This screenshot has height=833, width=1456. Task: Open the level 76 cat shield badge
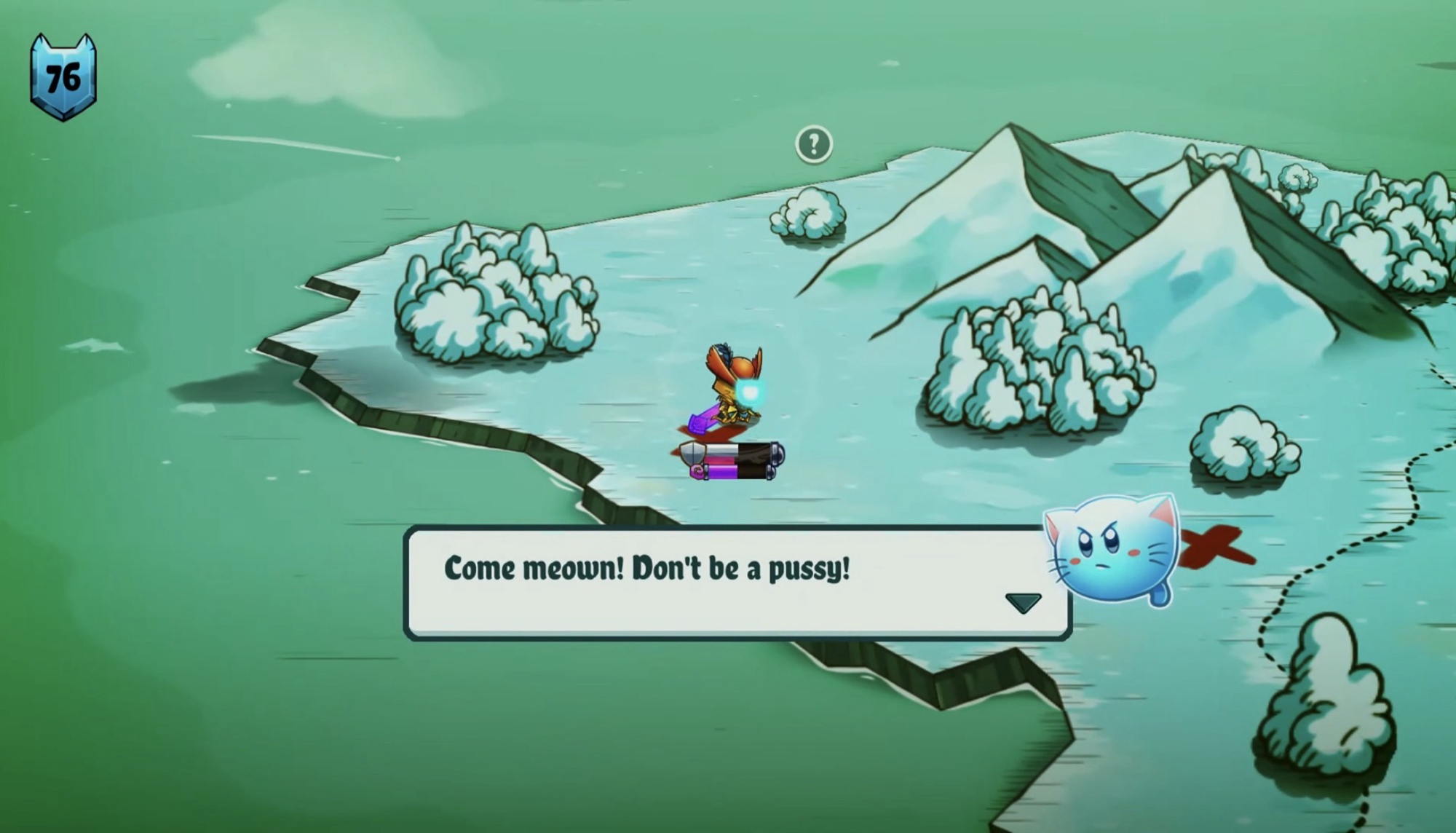[x=63, y=77]
